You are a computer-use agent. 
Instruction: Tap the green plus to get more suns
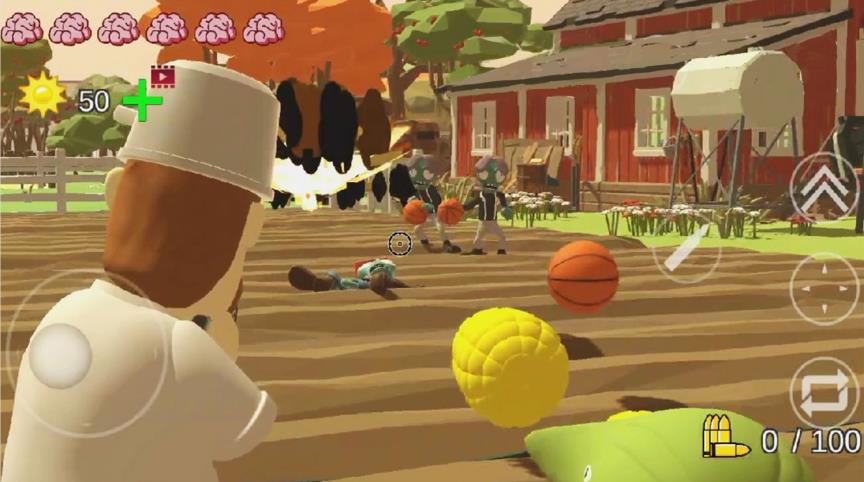(x=142, y=101)
